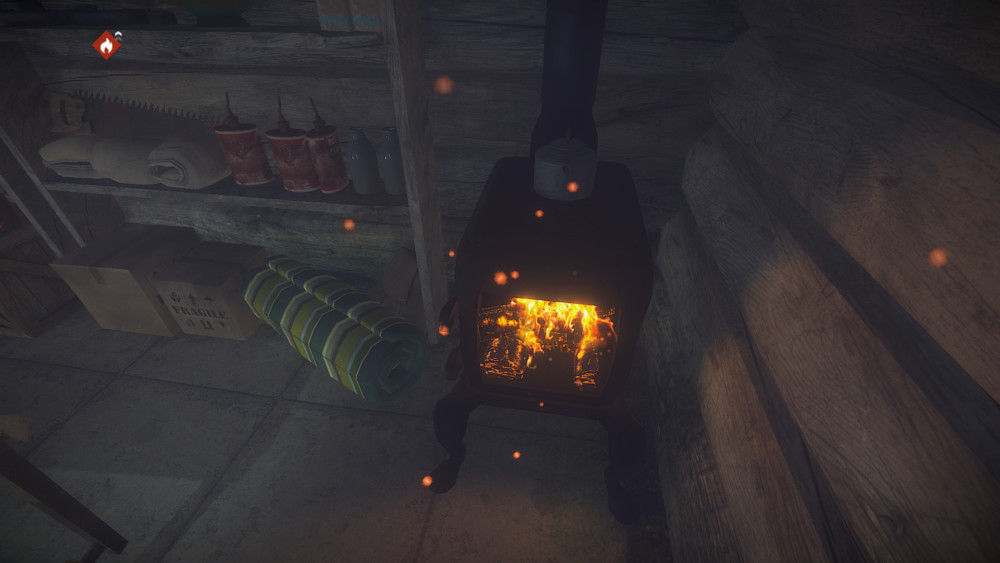
Task: Click the red fire warmth status icon
Action: click(x=106, y=45)
